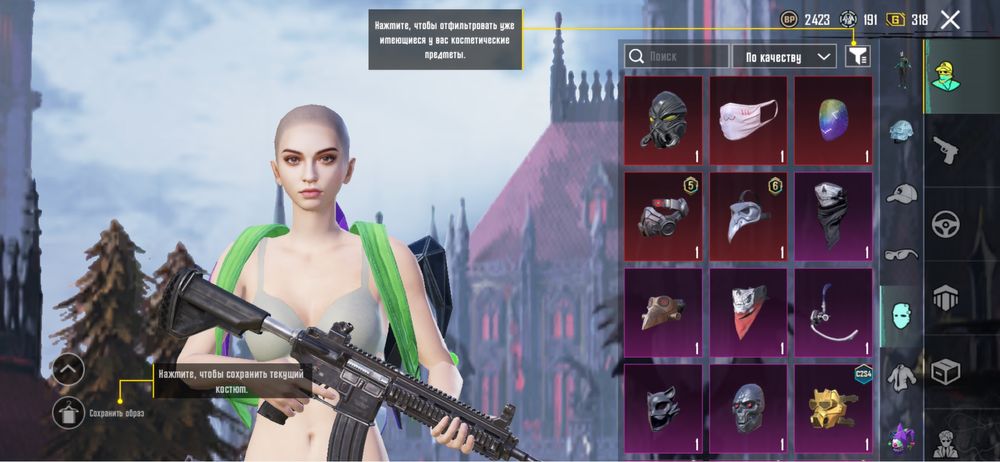Choose the pink cloth face mask
Screen dimensions: 1000x462
coord(748,120)
